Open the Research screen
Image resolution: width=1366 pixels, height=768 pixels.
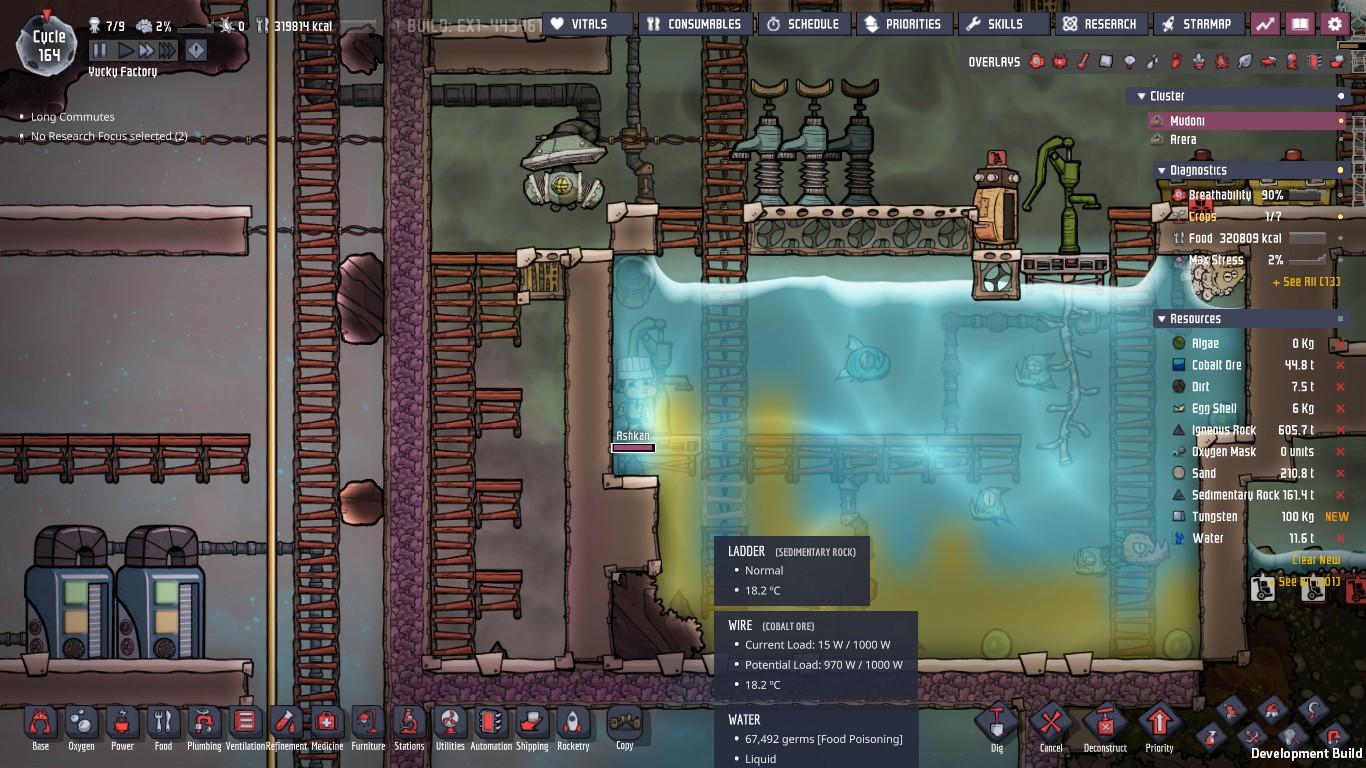click(x=1101, y=23)
